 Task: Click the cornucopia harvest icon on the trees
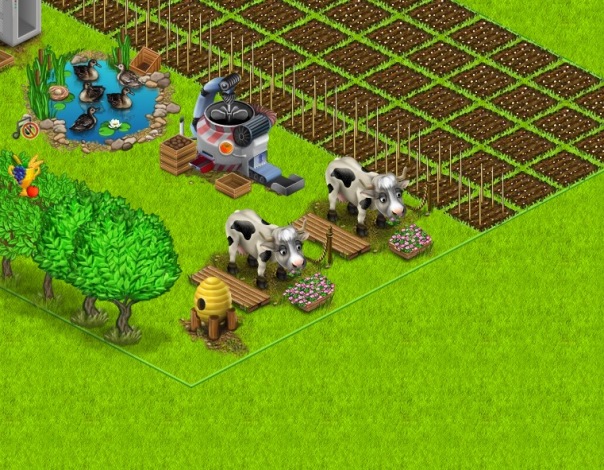click(25, 175)
